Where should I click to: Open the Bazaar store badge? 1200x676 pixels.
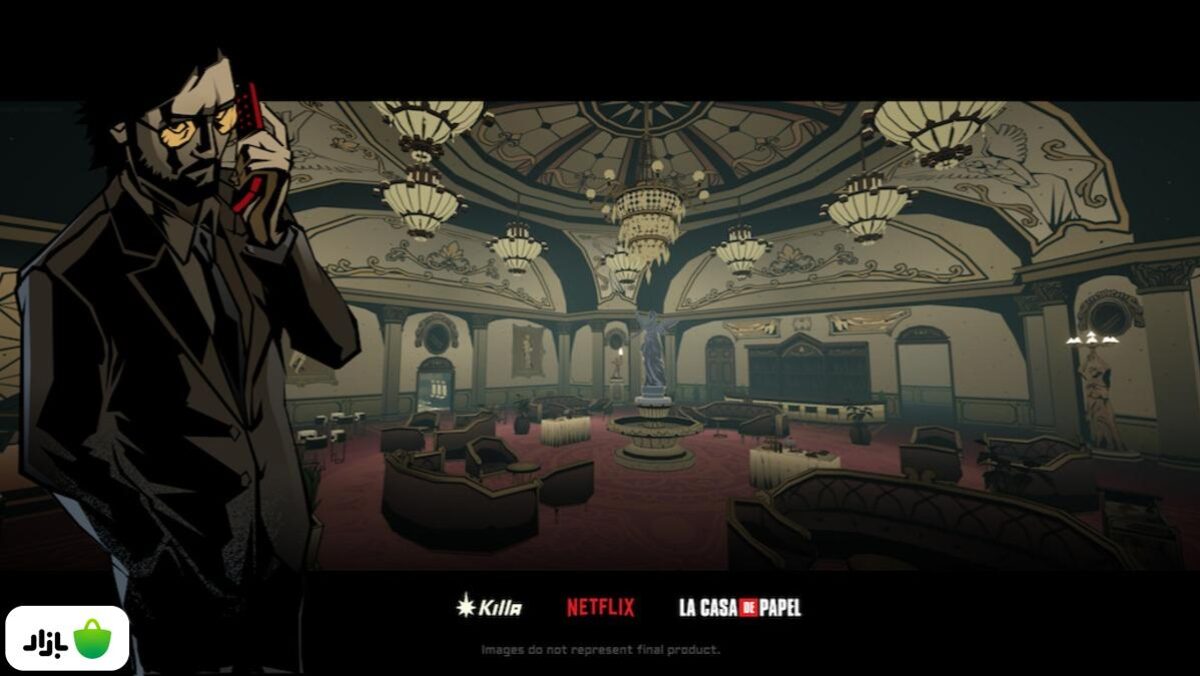(67, 638)
